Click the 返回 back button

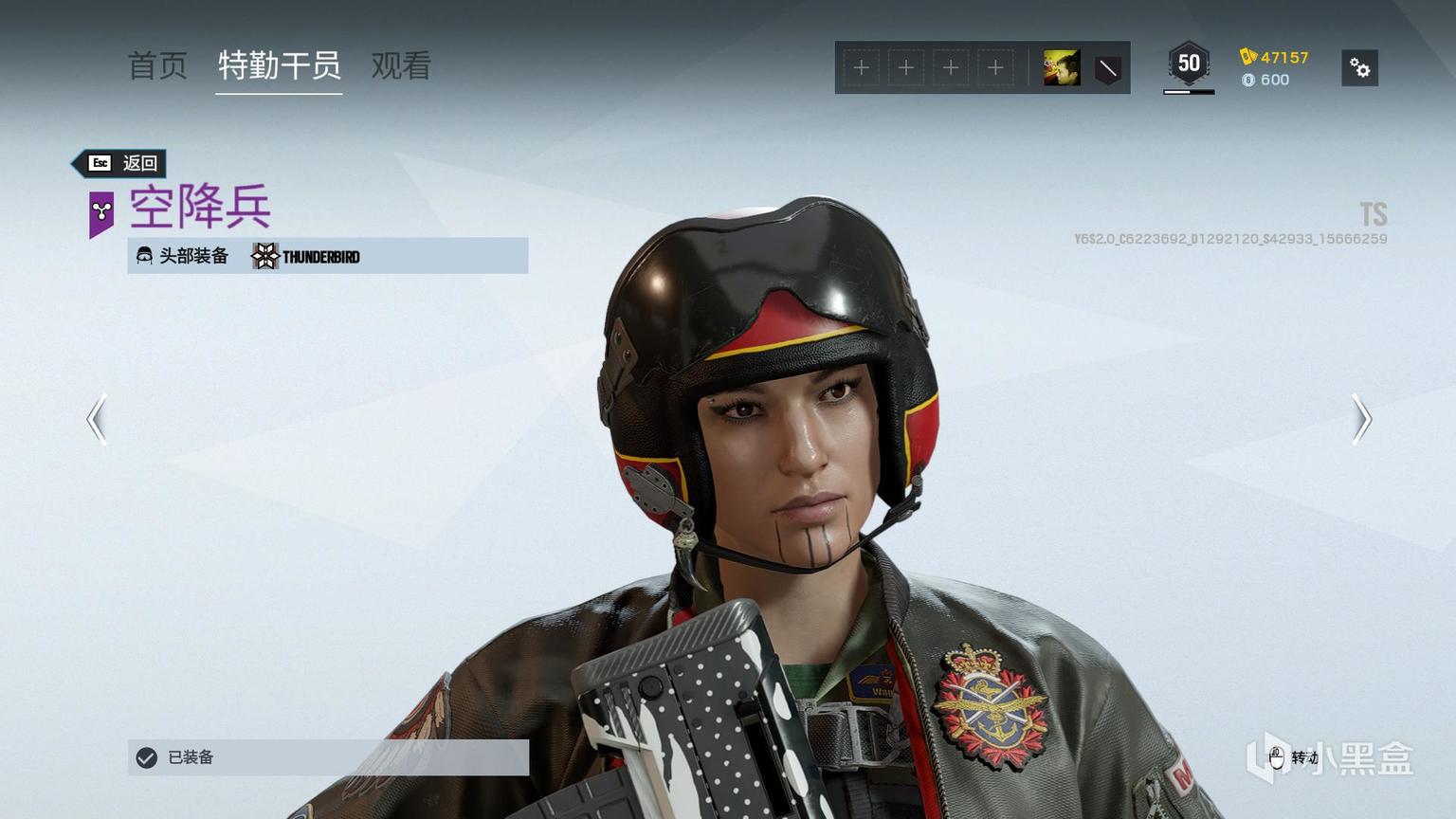tap(121, 163)
